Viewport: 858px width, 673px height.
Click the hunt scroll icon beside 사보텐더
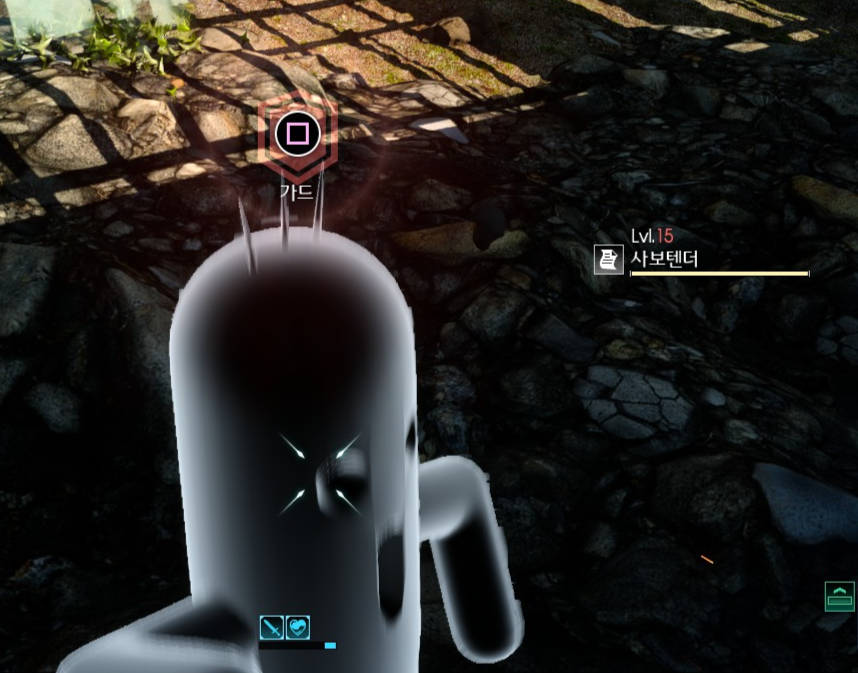[x=607, y=259]
